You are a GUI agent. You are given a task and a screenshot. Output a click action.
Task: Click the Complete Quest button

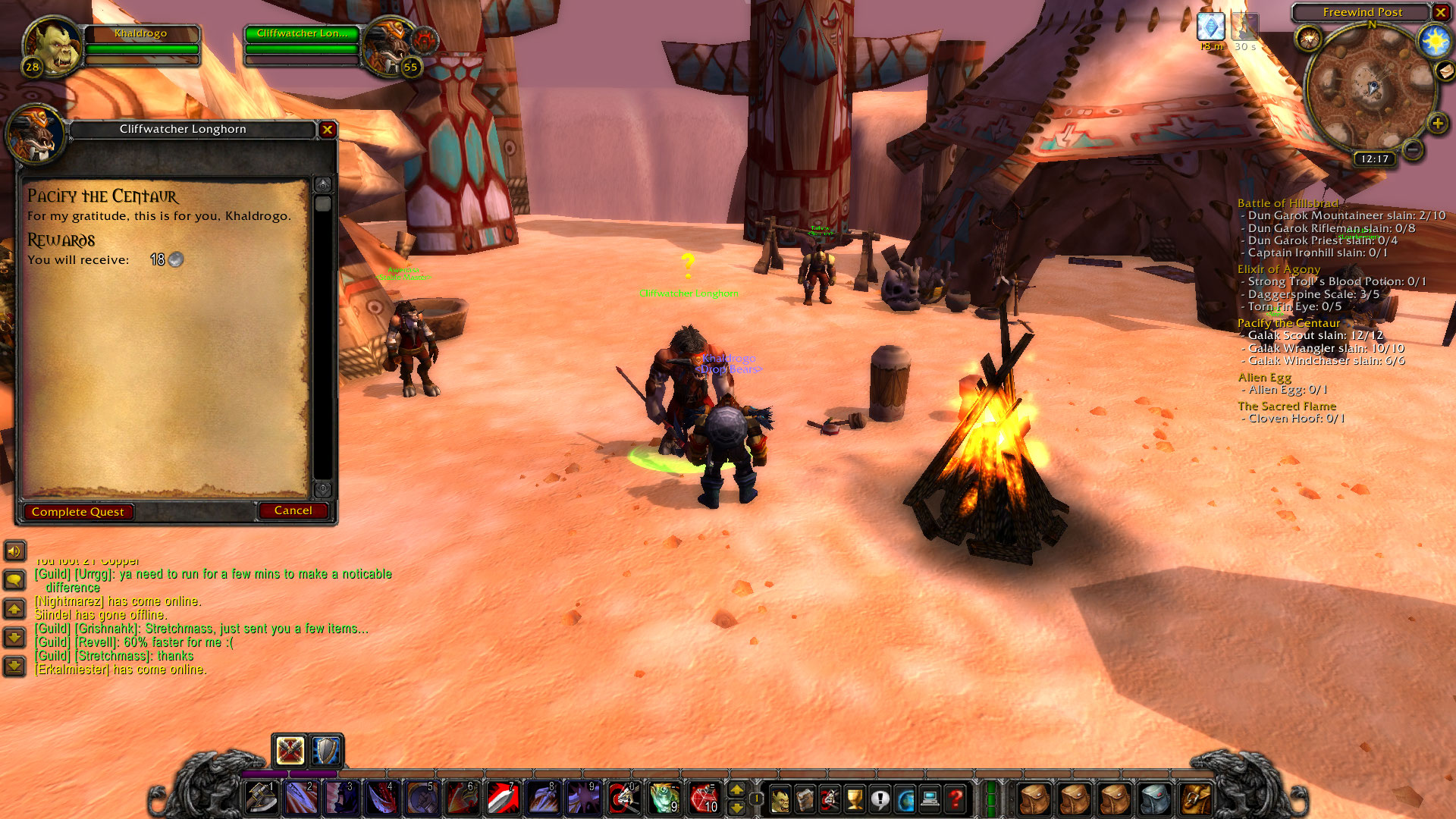[x=77, y=511]
